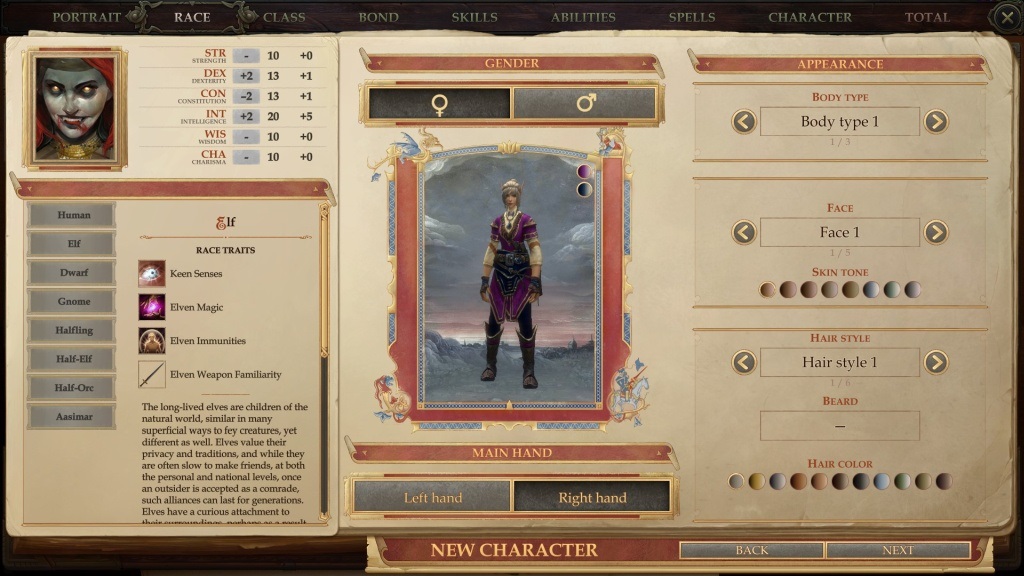This screenshot has height=576, width=1024.
Task: Select the female gender symbol
Action: tap(439, 104)
